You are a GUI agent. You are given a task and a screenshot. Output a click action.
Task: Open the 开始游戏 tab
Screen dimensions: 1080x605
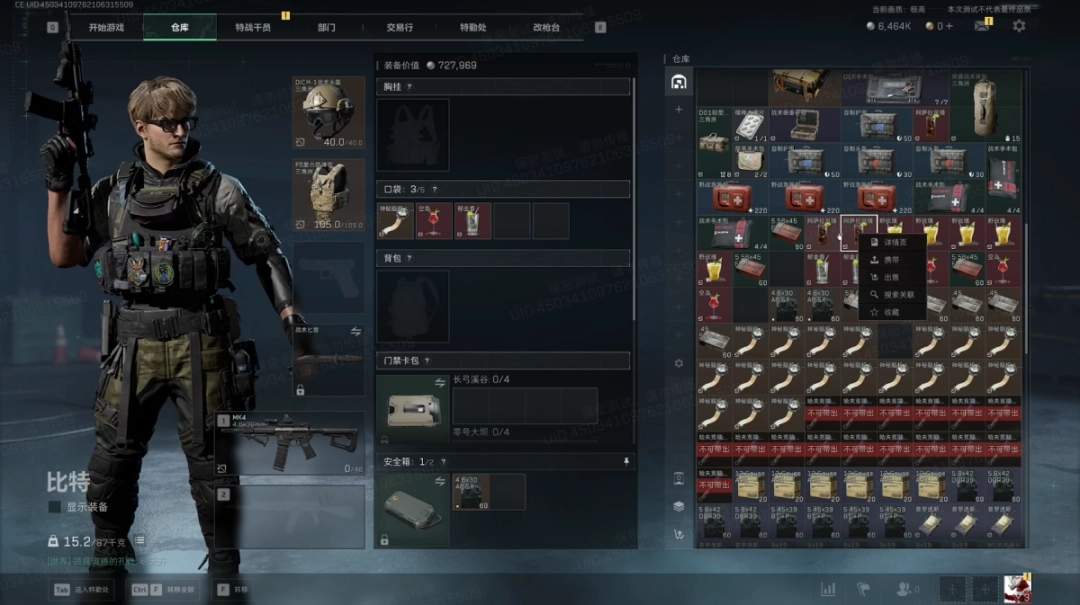click(106, 27)
